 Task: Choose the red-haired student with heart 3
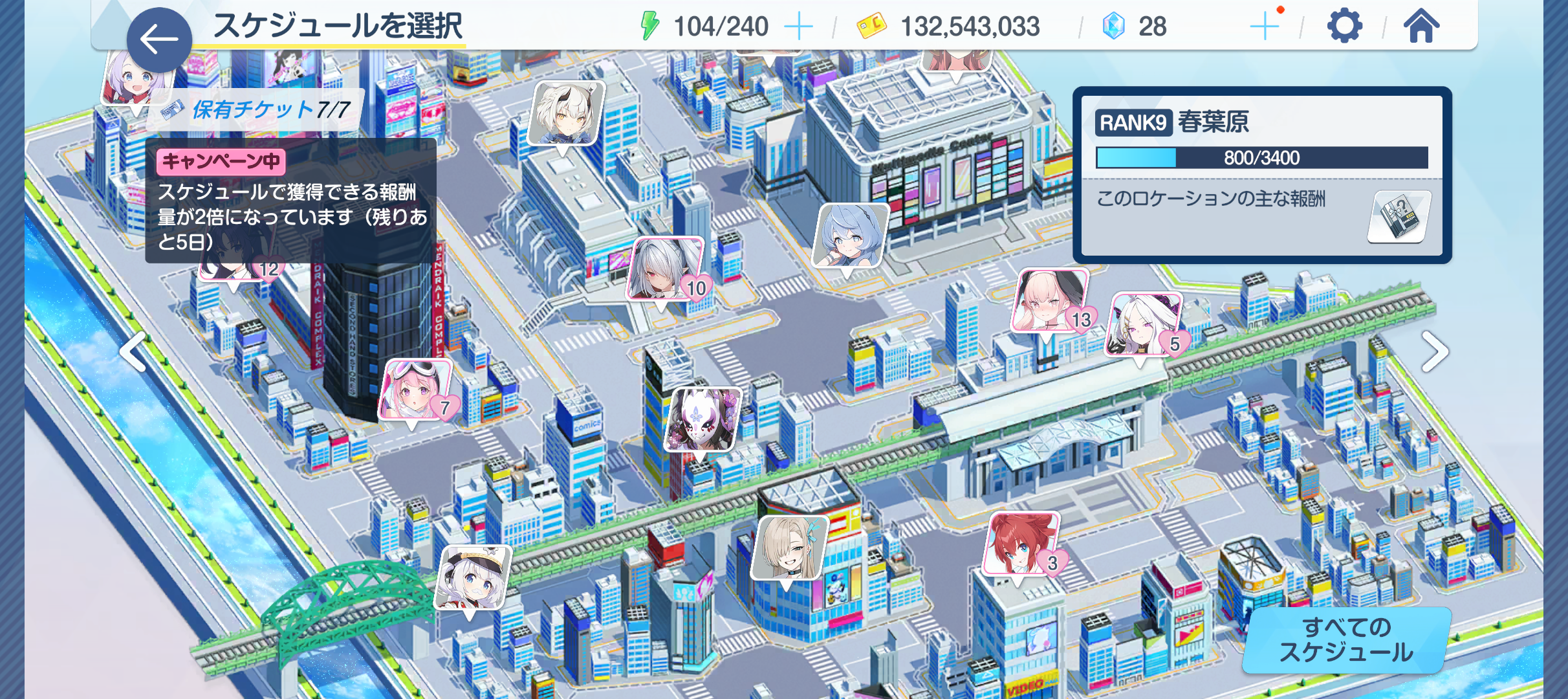1020,544
